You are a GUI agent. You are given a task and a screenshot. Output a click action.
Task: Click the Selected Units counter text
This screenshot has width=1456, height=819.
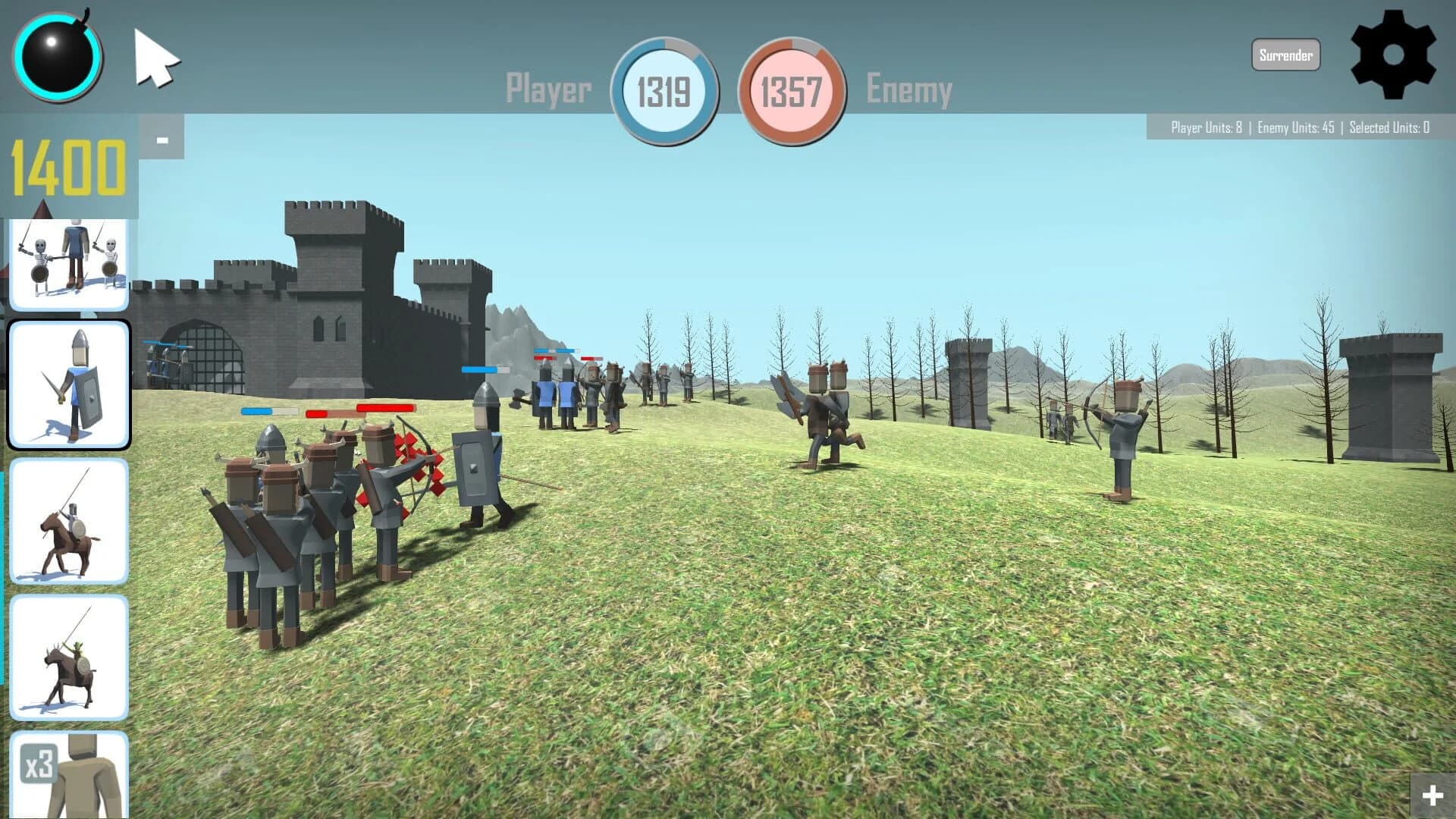[1390, 129]
